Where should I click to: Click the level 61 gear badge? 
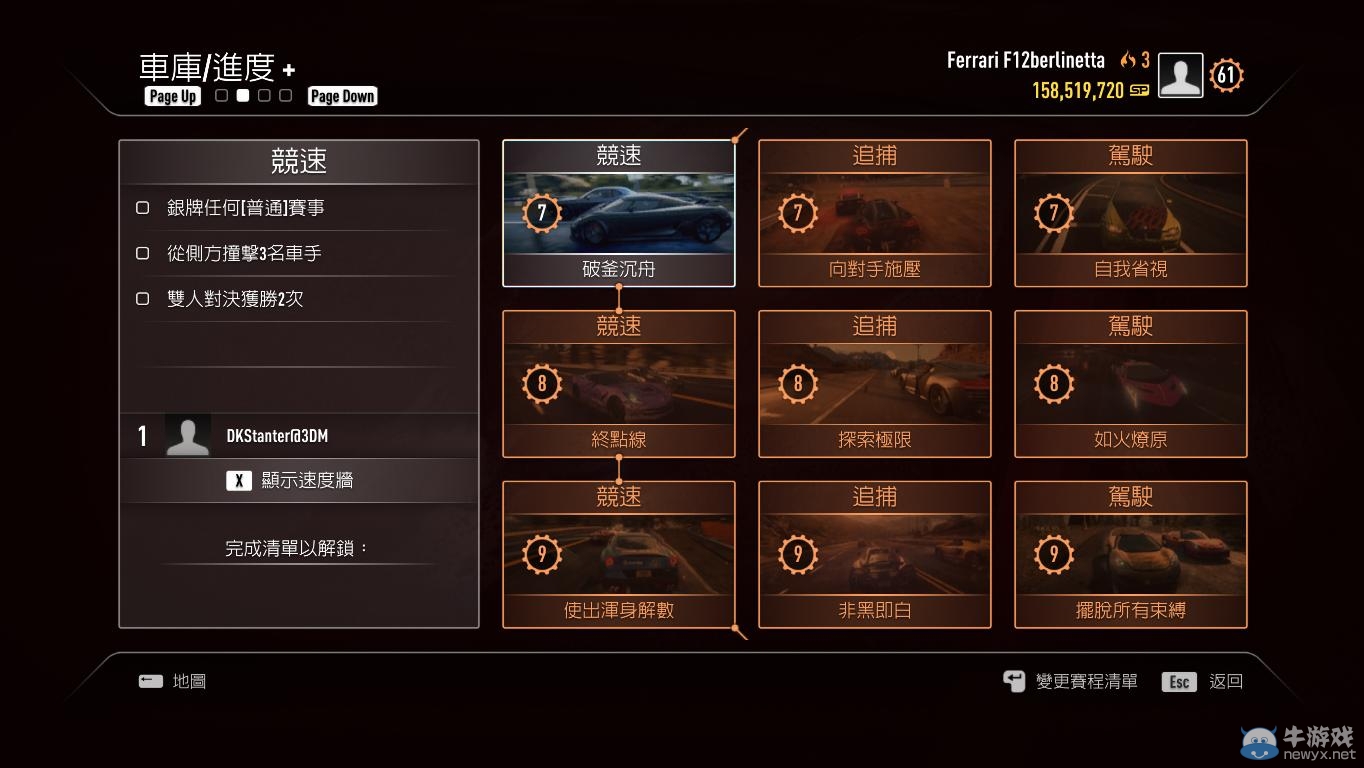point(1225,74)
